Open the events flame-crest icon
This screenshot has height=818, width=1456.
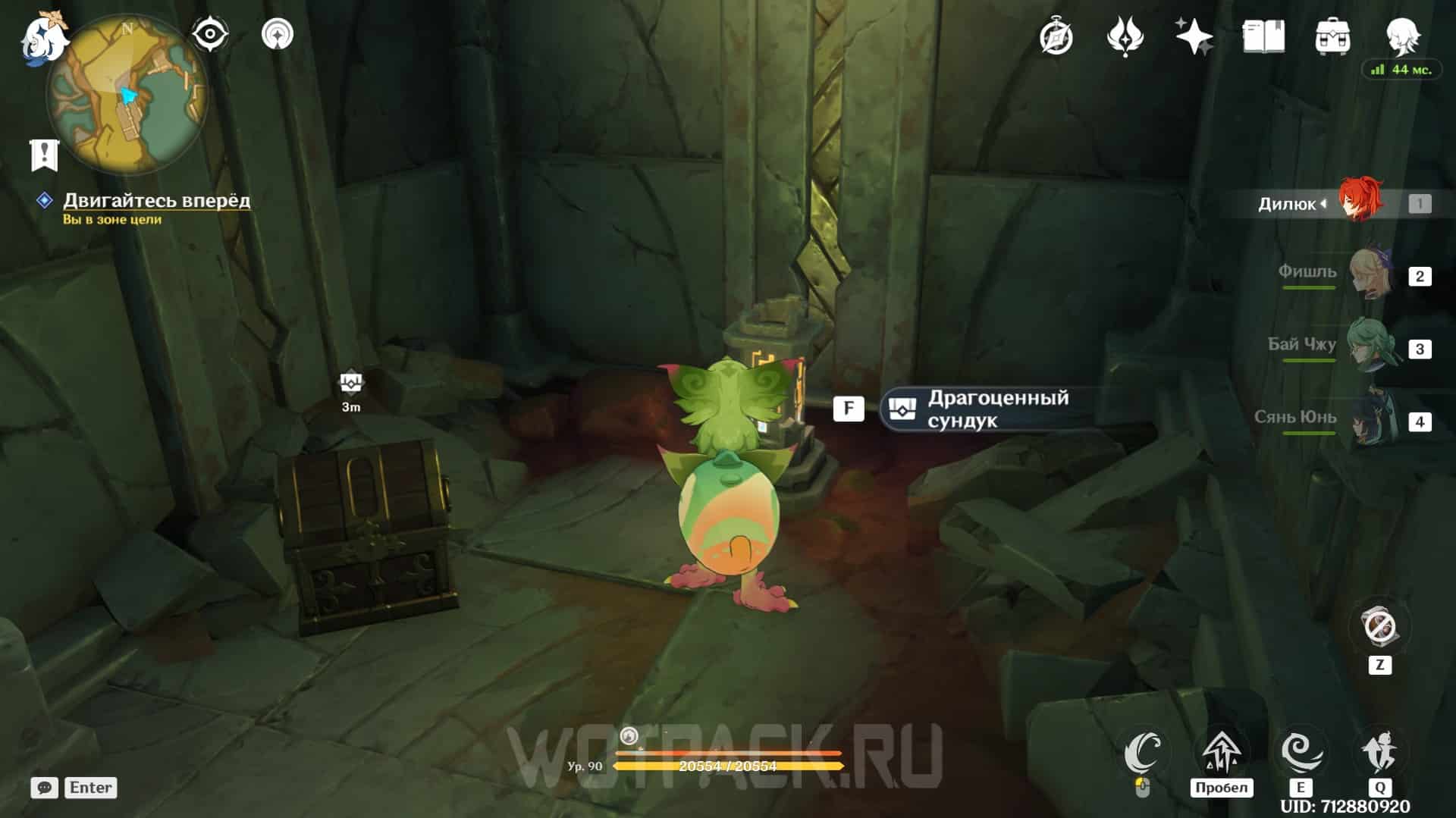point(1125,36)
